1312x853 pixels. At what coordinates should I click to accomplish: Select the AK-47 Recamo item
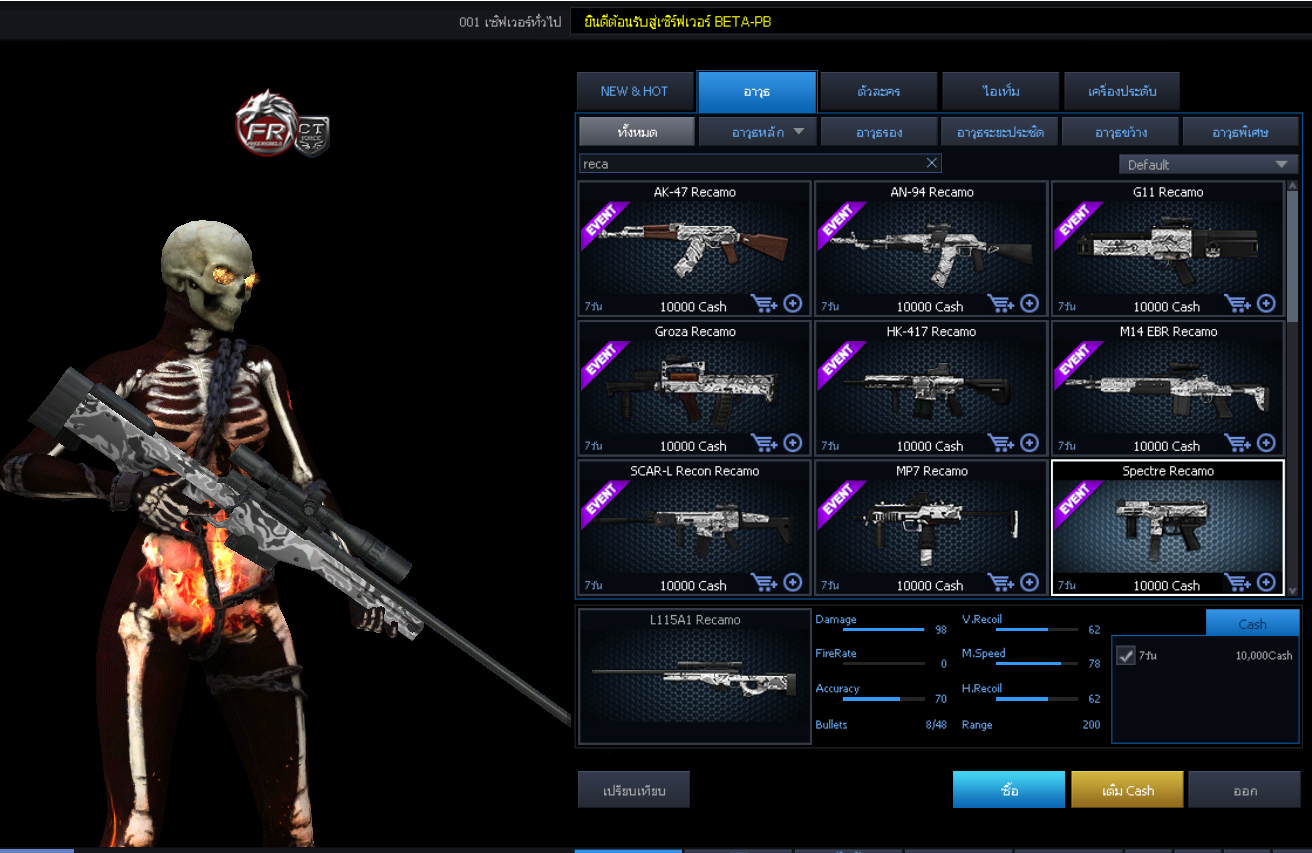tap(694, 247)
